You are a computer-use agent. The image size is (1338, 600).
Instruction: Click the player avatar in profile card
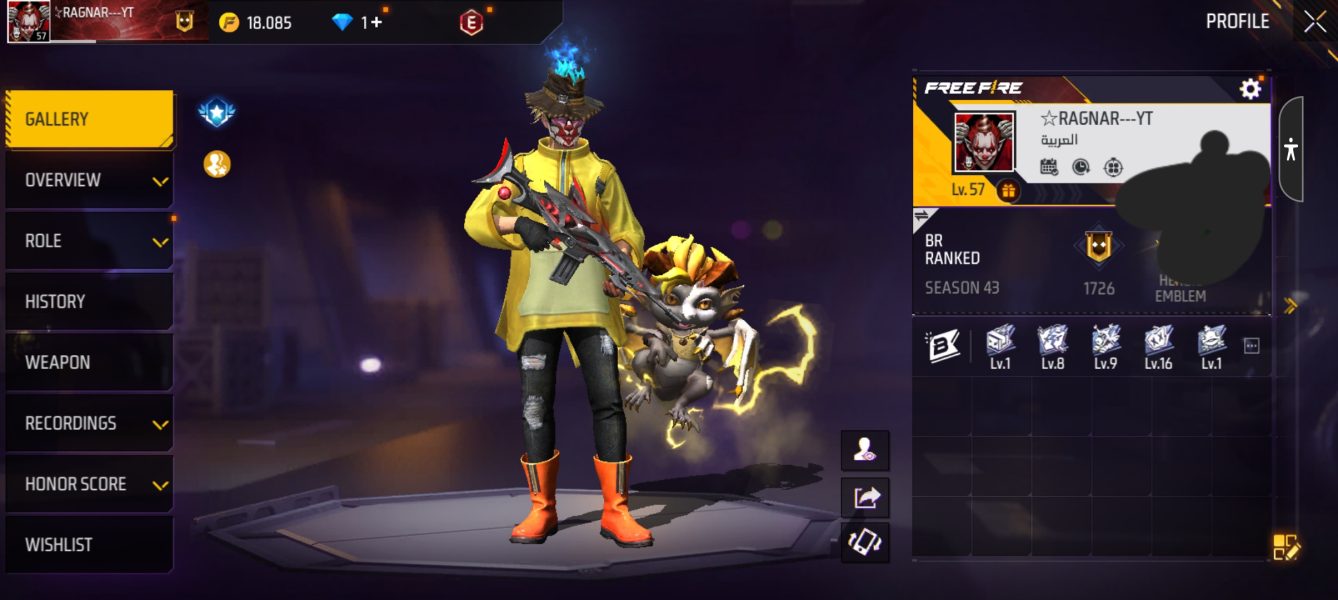(984, 142)
